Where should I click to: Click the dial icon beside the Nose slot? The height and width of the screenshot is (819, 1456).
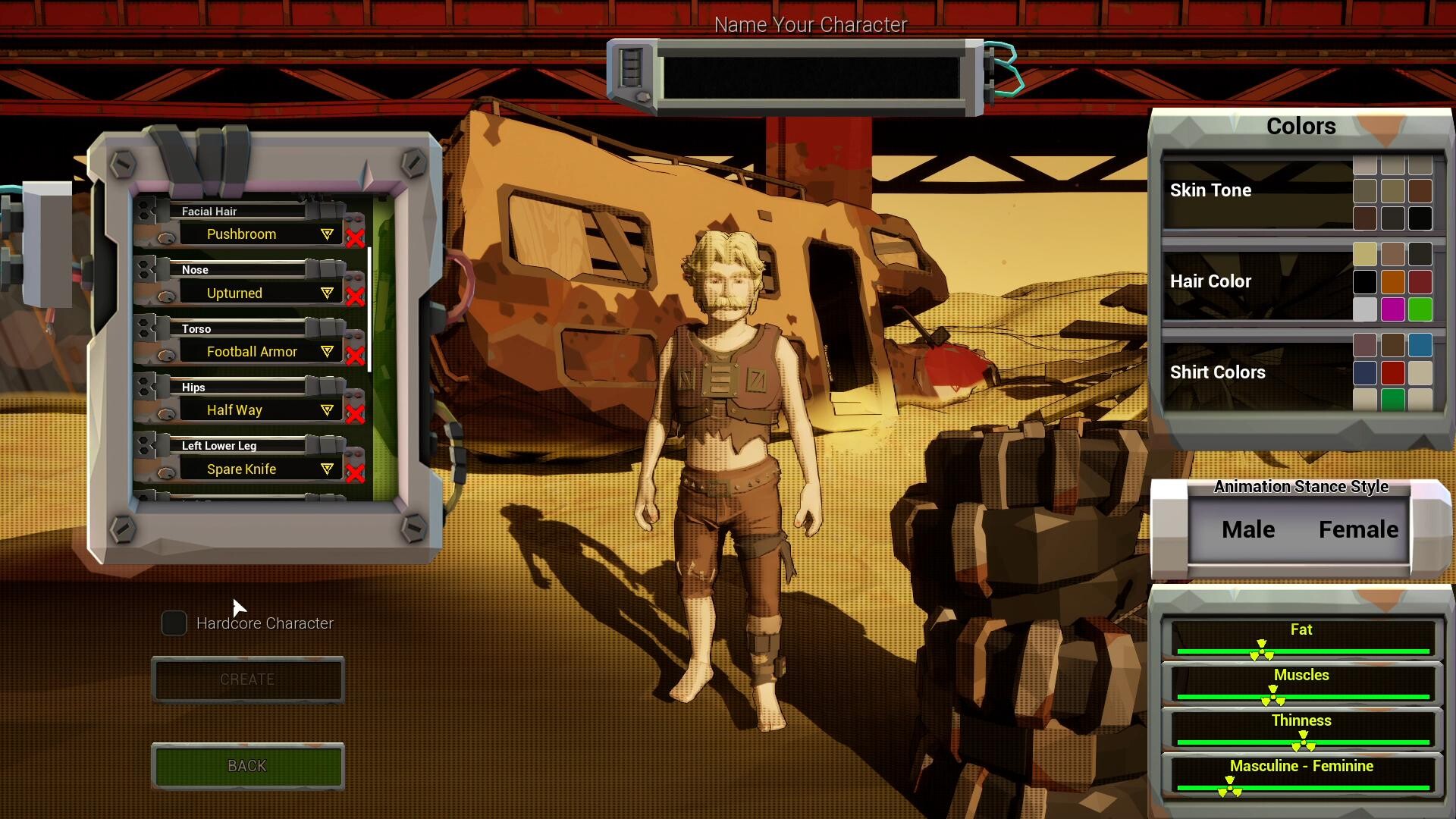(165, 294)
